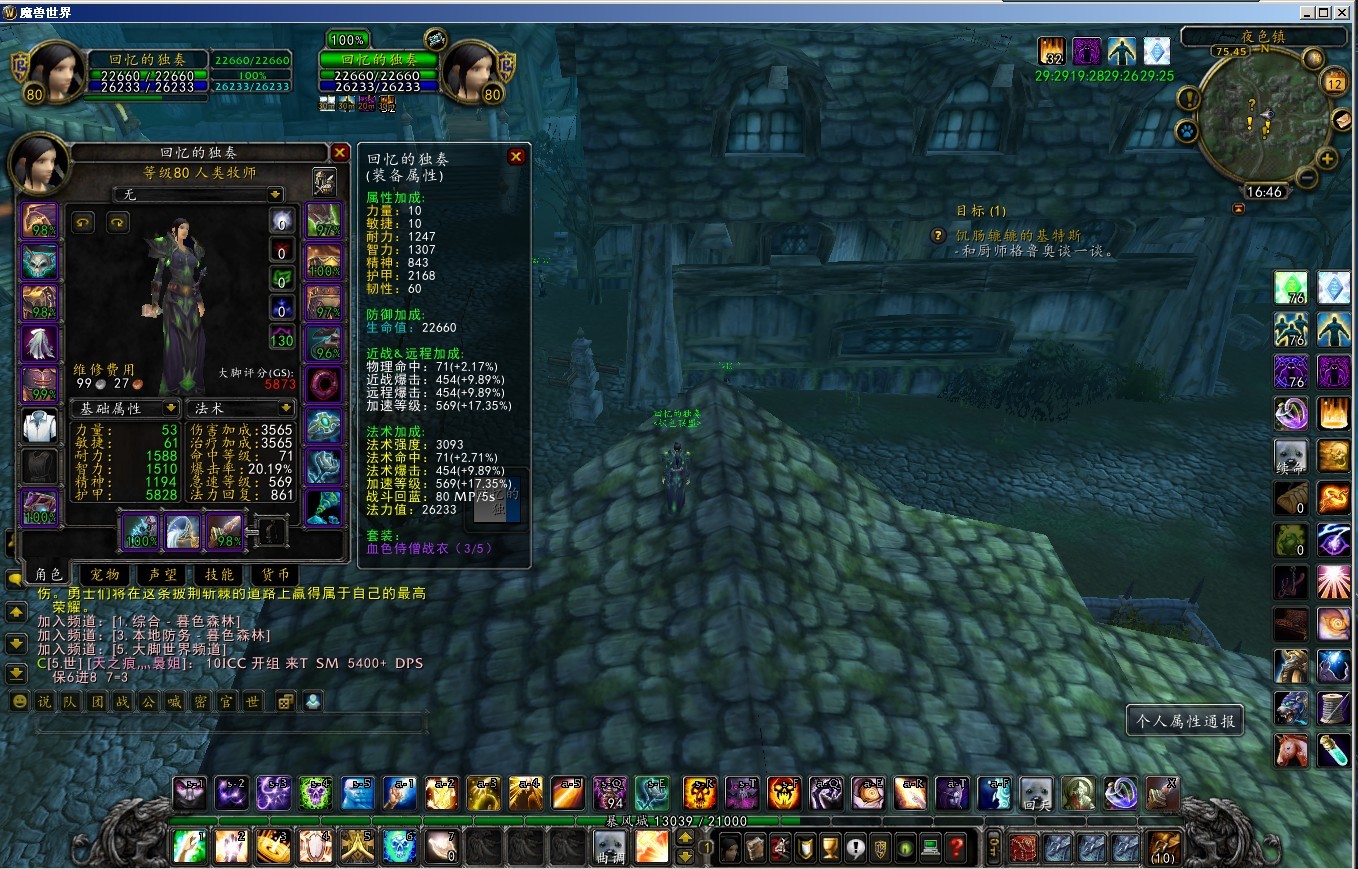Image resolution: width=1358 pixels, height=869 pixels.
Task: Switch to the 货币 currency tab
Action: coord(275,574)
